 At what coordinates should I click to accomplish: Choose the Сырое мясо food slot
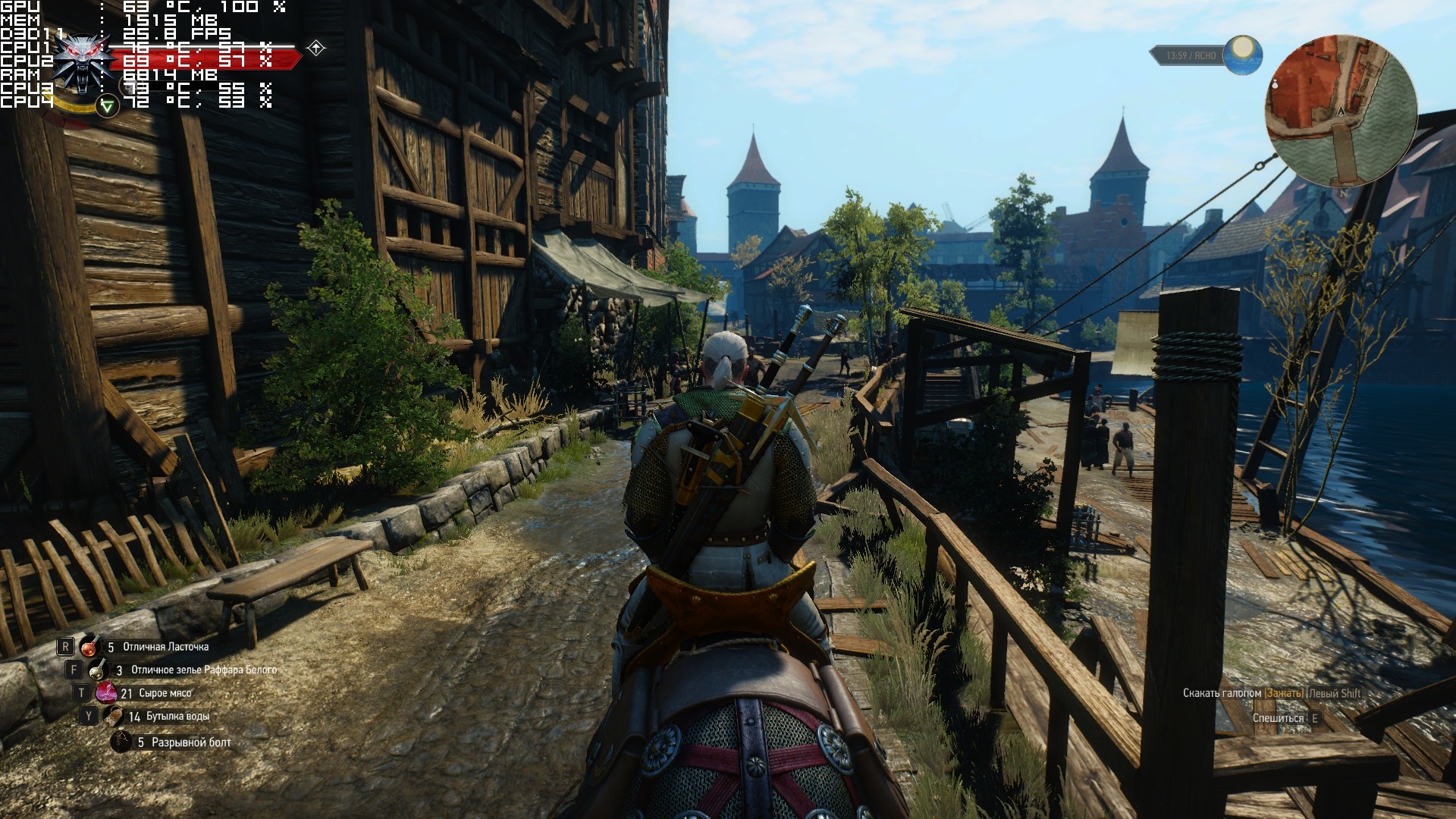tap(105, 692)
